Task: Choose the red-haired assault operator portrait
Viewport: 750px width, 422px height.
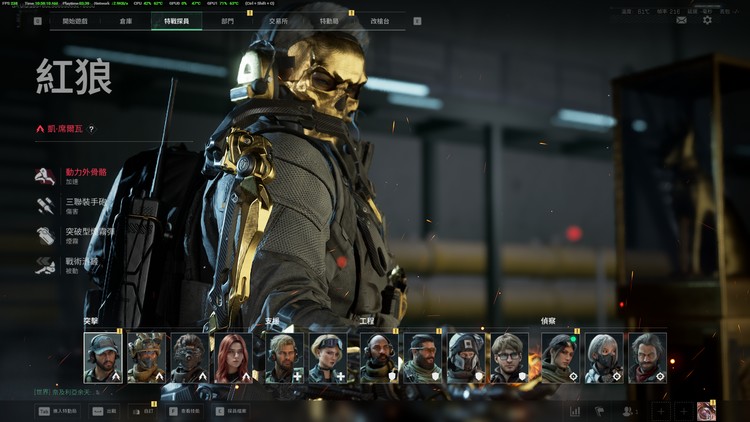Action: [233, 358]
